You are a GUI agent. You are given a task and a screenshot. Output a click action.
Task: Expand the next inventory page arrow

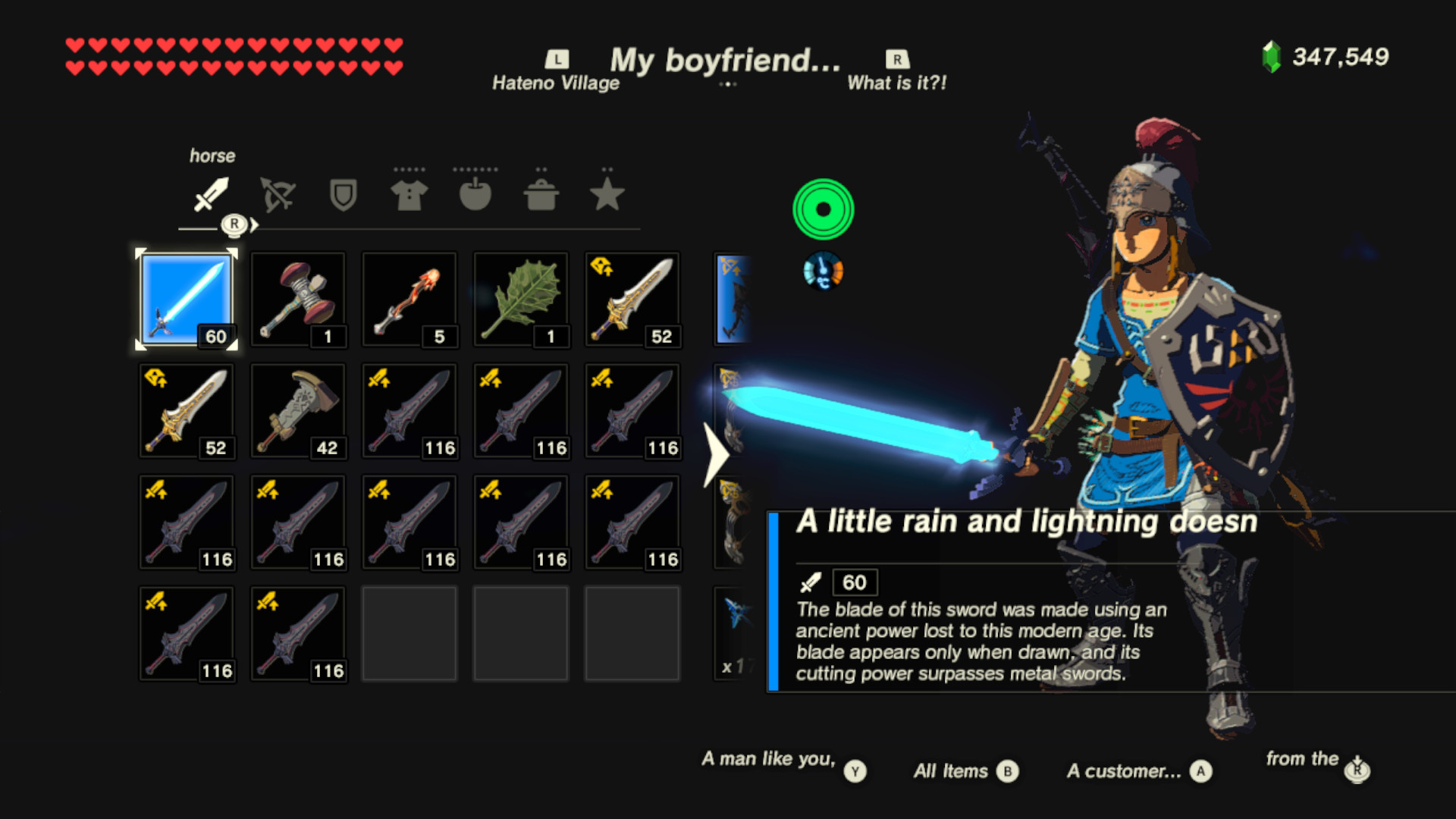click(x=716, y=455)
